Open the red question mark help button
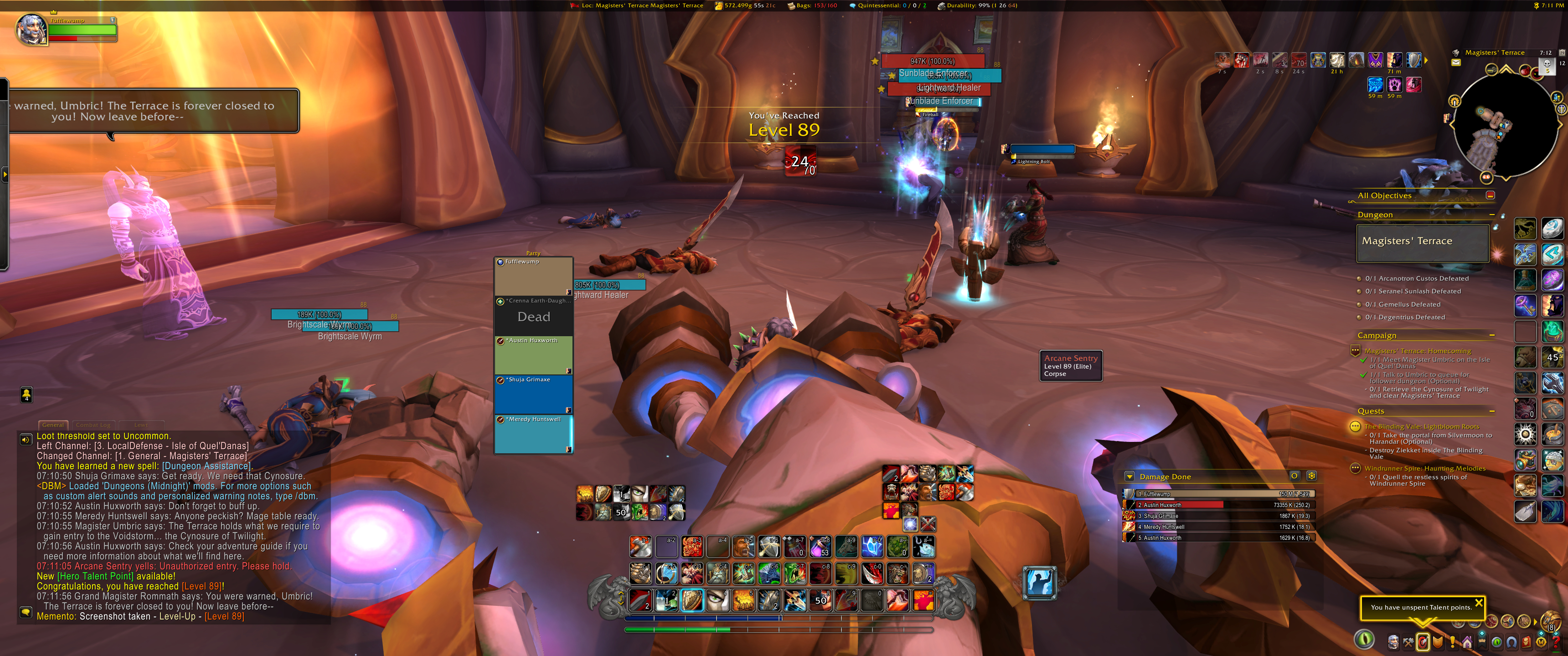This screenshot has height=656, width=1568. [1557, 642]
